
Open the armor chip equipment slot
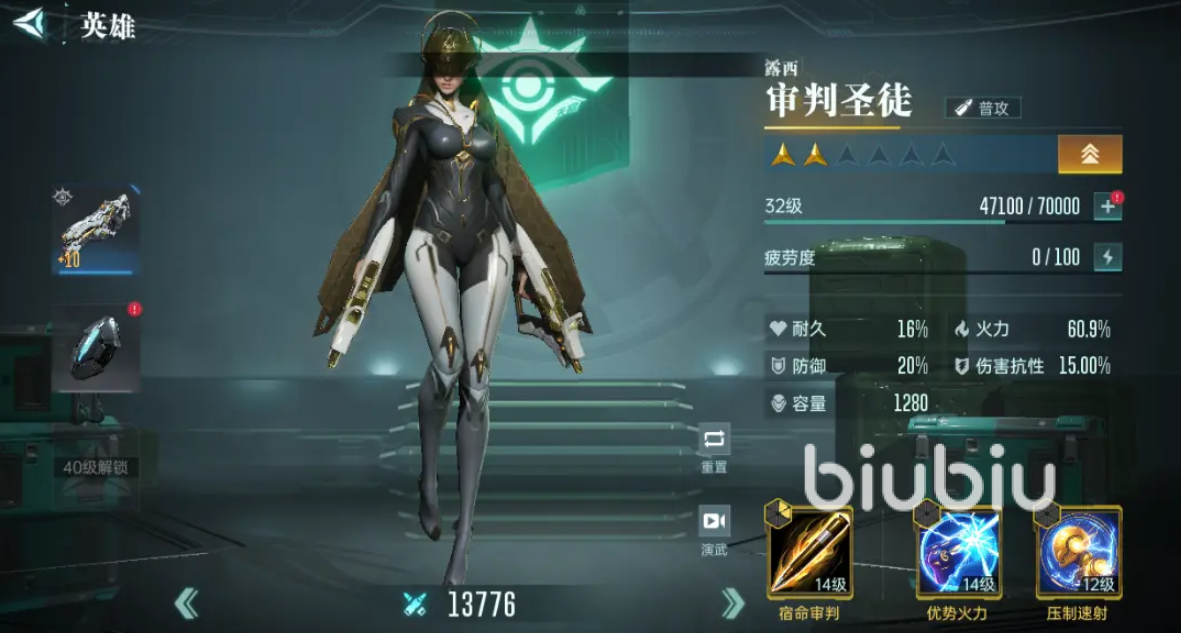[95, 348]
